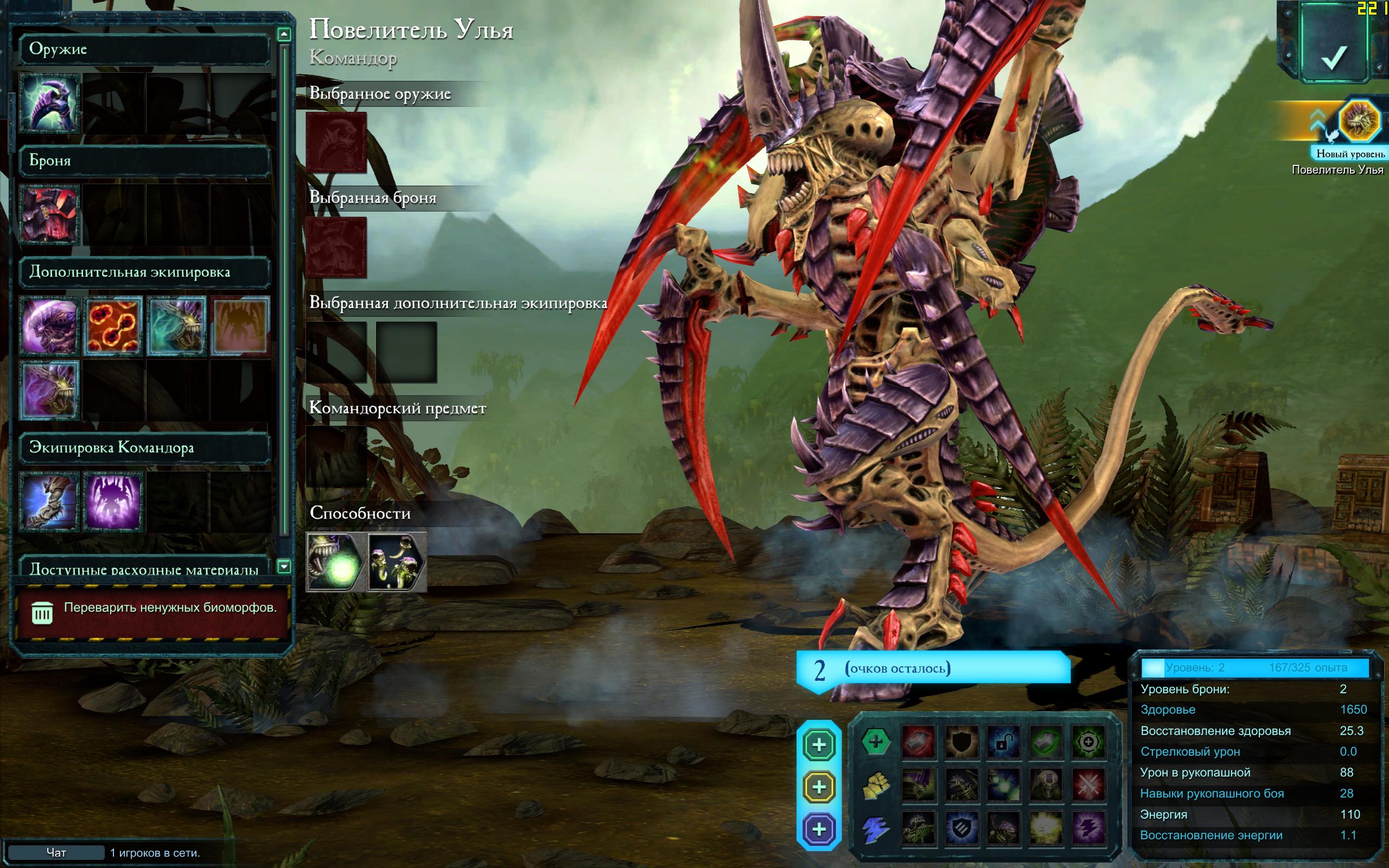
Task: Select the ability showing spawned creatures
Action: 397,563
